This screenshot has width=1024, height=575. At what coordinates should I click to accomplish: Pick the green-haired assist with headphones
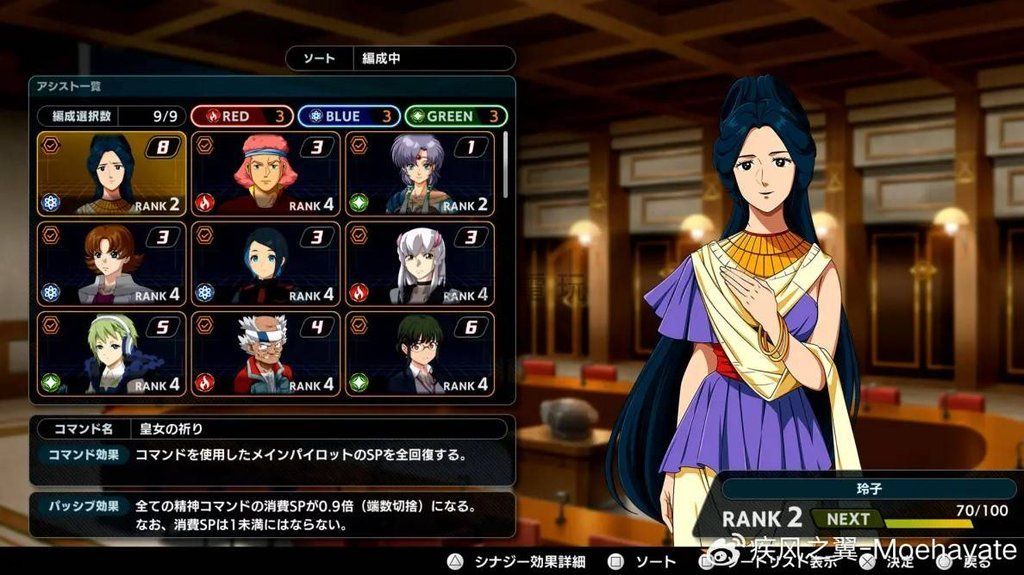pos(111,353)
